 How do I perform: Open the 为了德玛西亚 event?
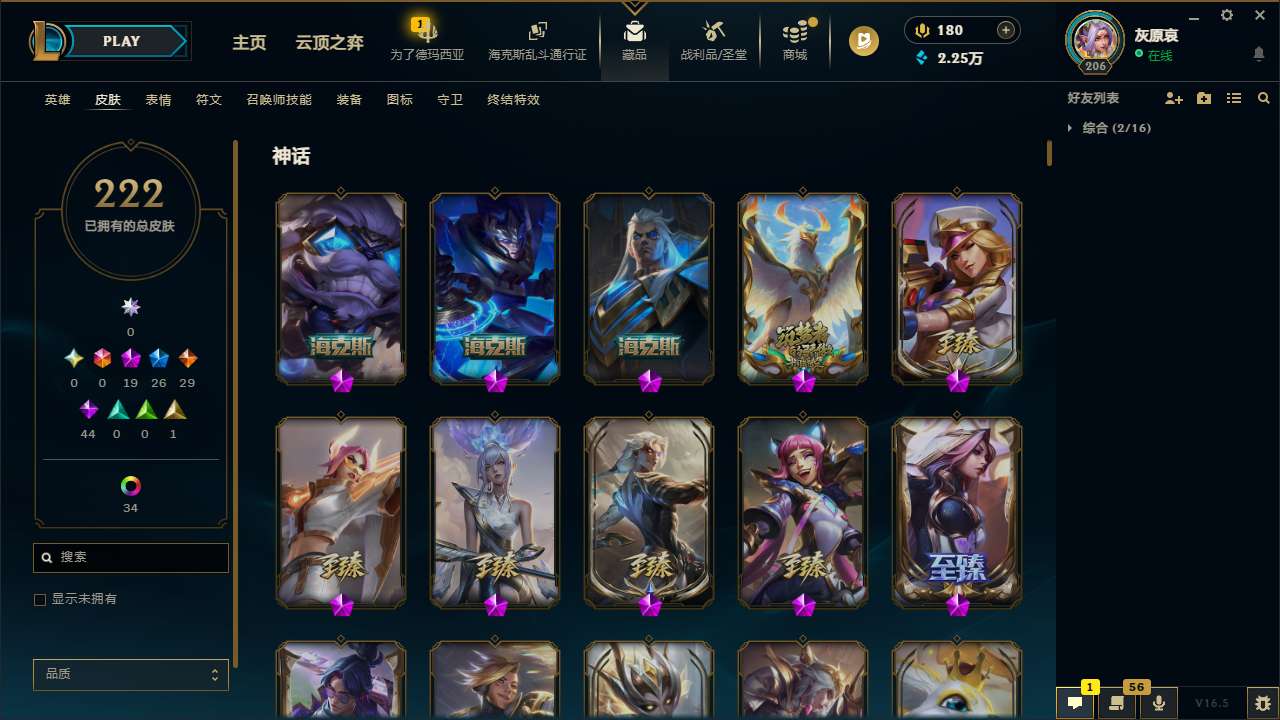(x=427, y=40)
